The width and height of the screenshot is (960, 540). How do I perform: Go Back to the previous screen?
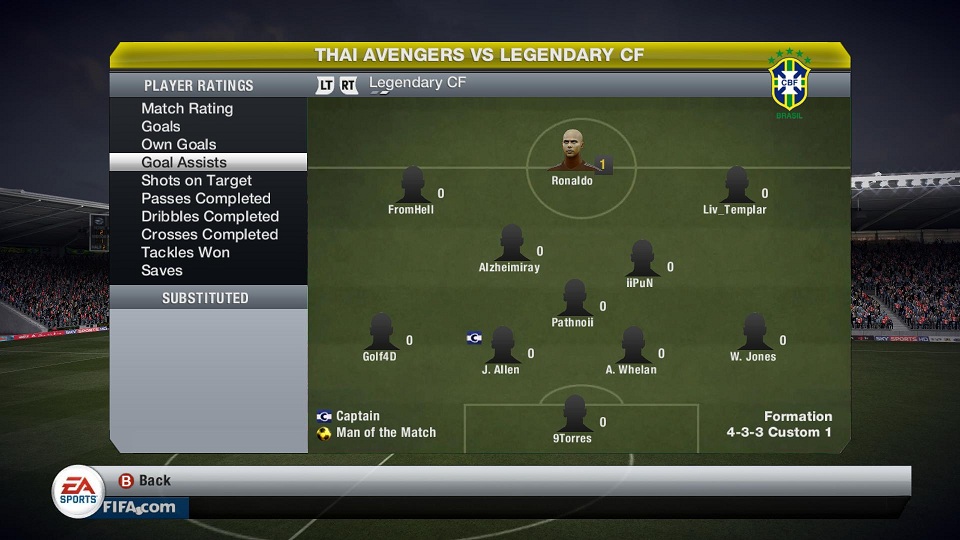145,480
